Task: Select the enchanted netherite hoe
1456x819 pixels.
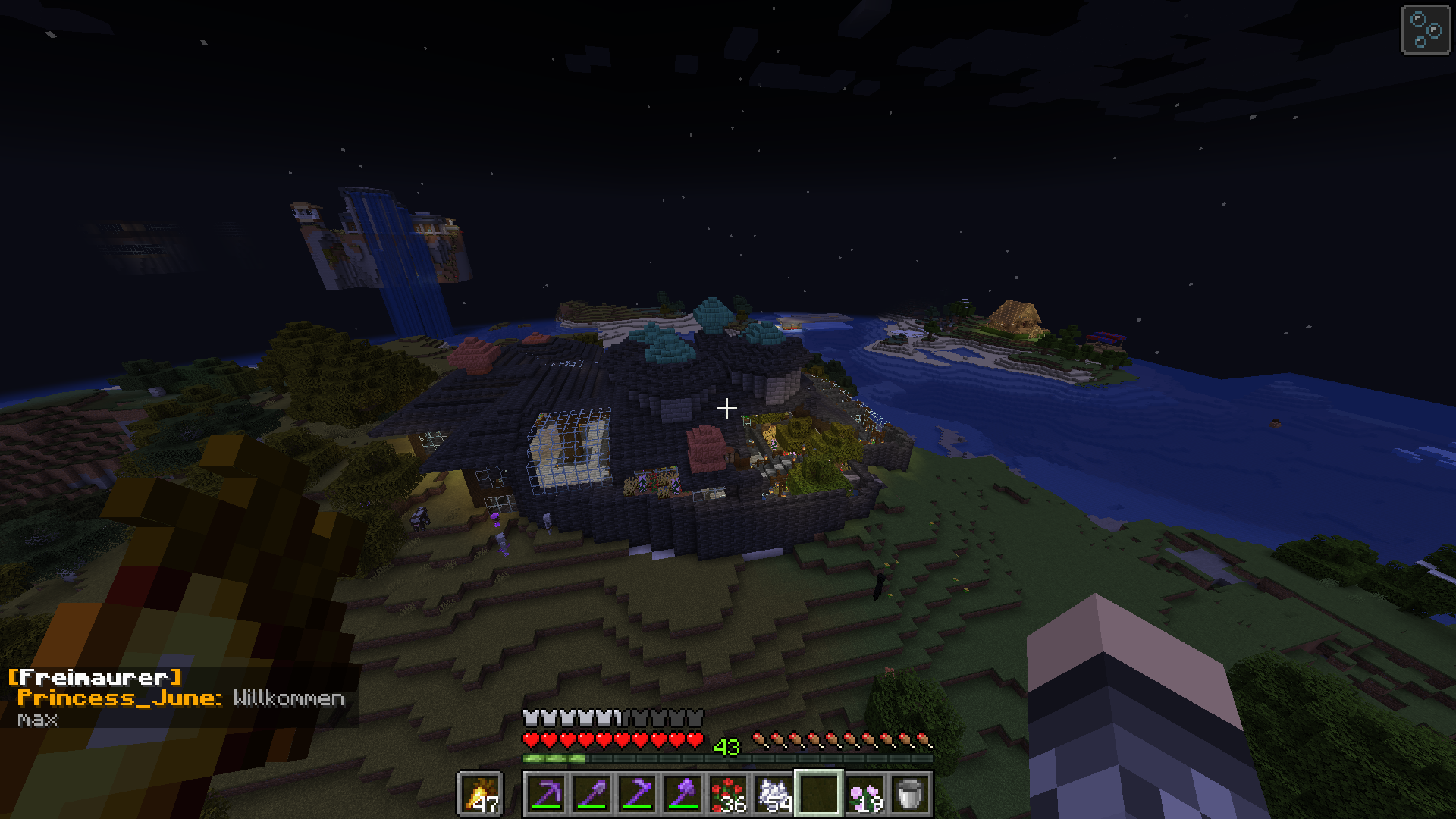Action: (639, 792)
